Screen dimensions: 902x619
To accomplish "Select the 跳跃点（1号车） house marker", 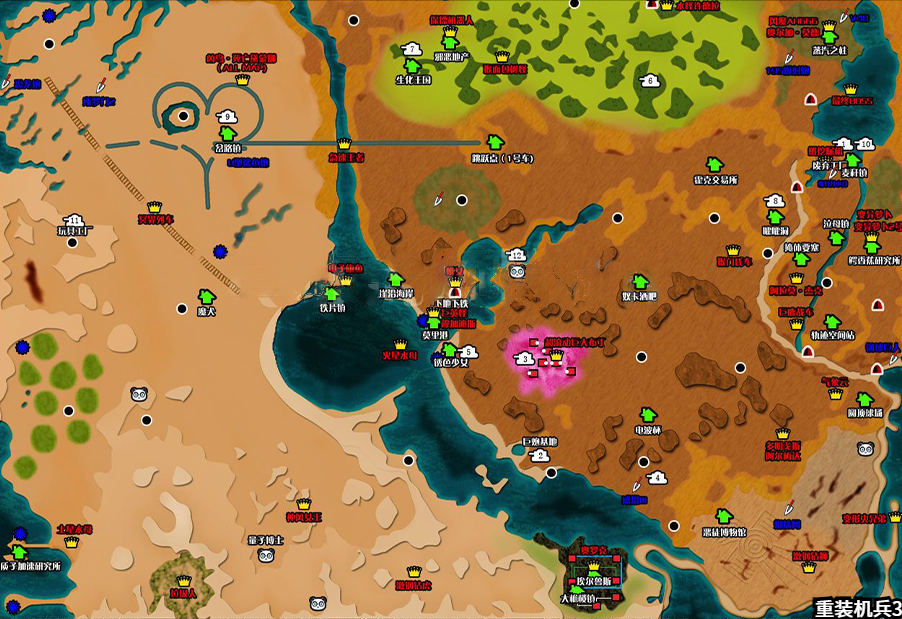I will coord(493,142).
